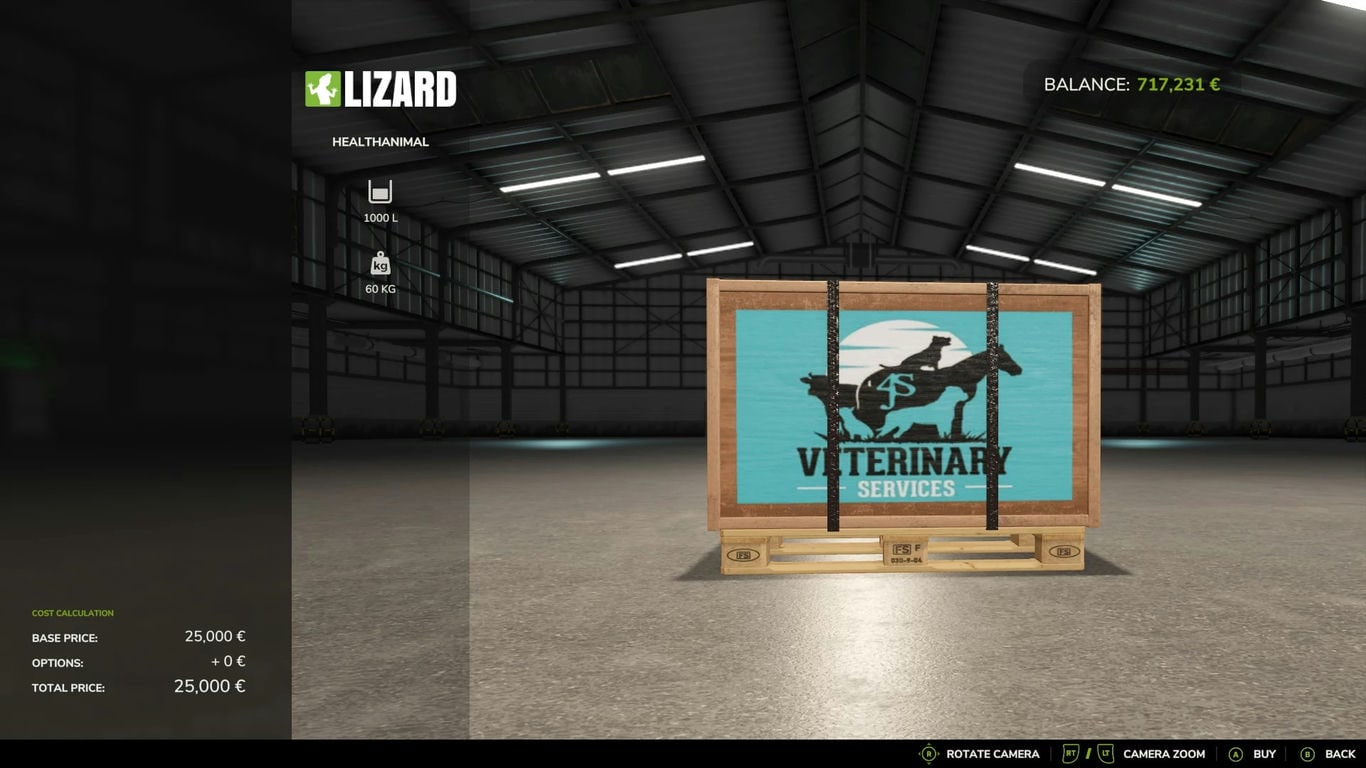Click Camera Zoom in the bottom bar
Screen dimensions: 1366x768
[1163, 753]
